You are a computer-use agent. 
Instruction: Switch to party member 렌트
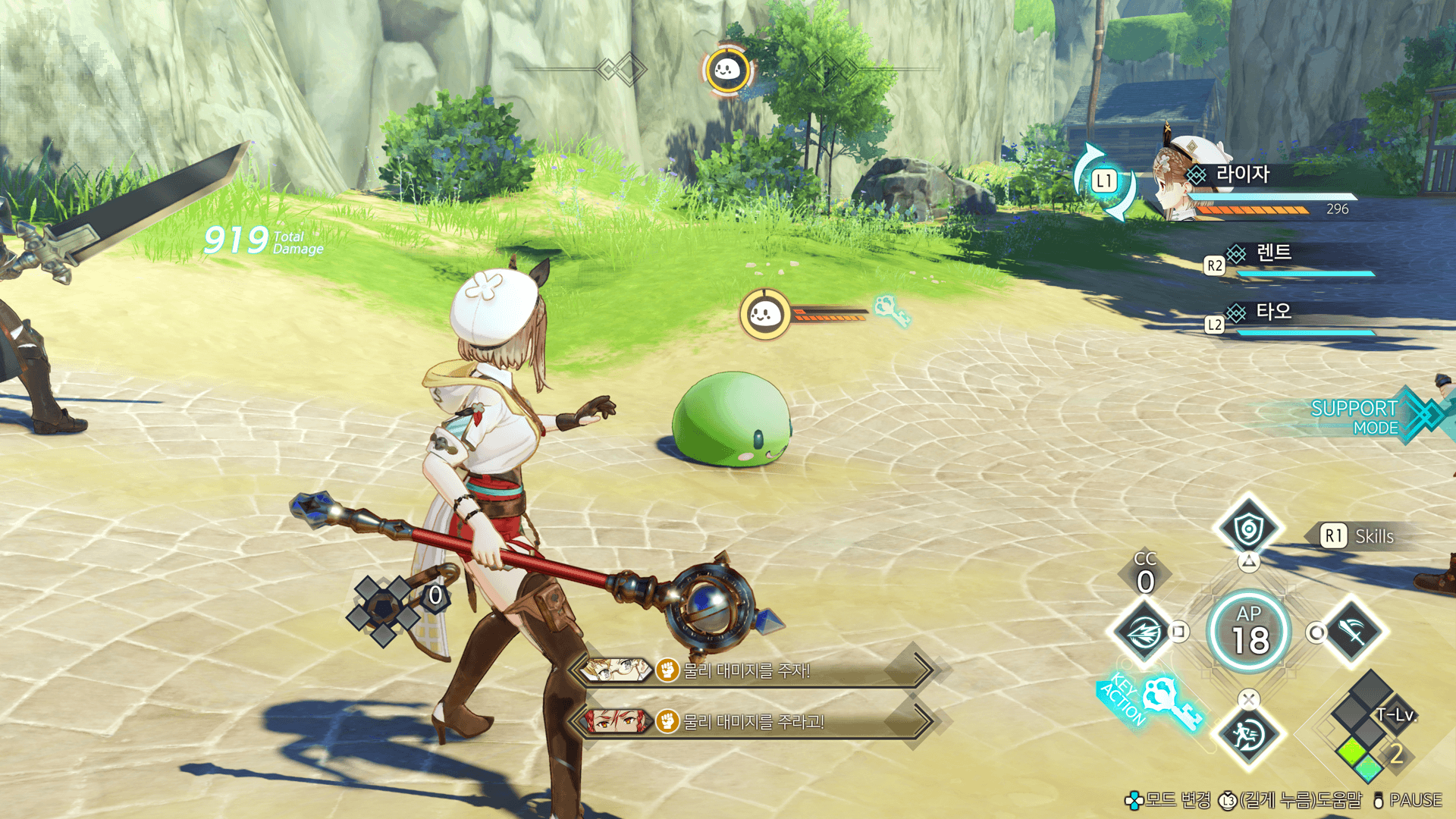[x=1274, y=253]
